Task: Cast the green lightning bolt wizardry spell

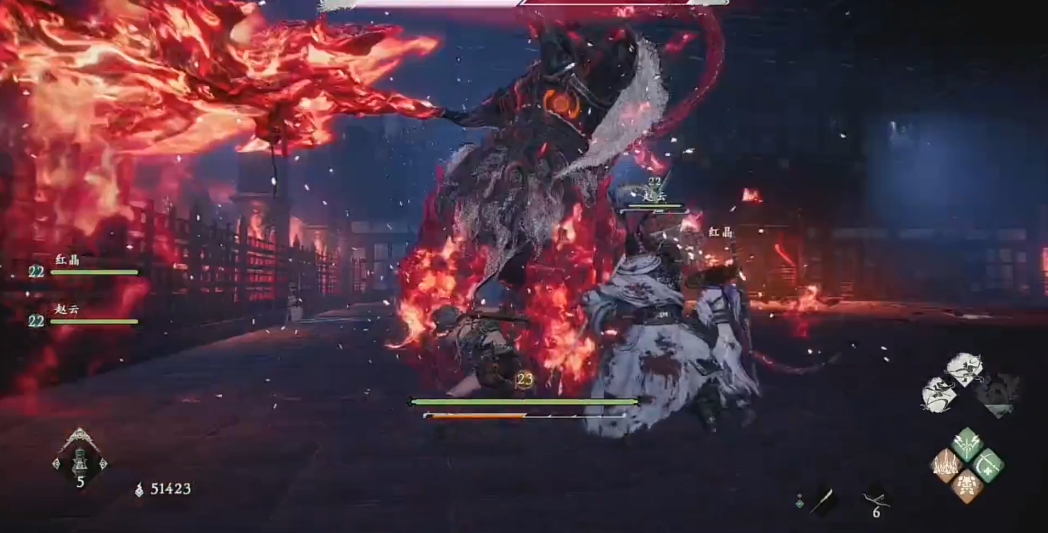Action: coord(966,444)
